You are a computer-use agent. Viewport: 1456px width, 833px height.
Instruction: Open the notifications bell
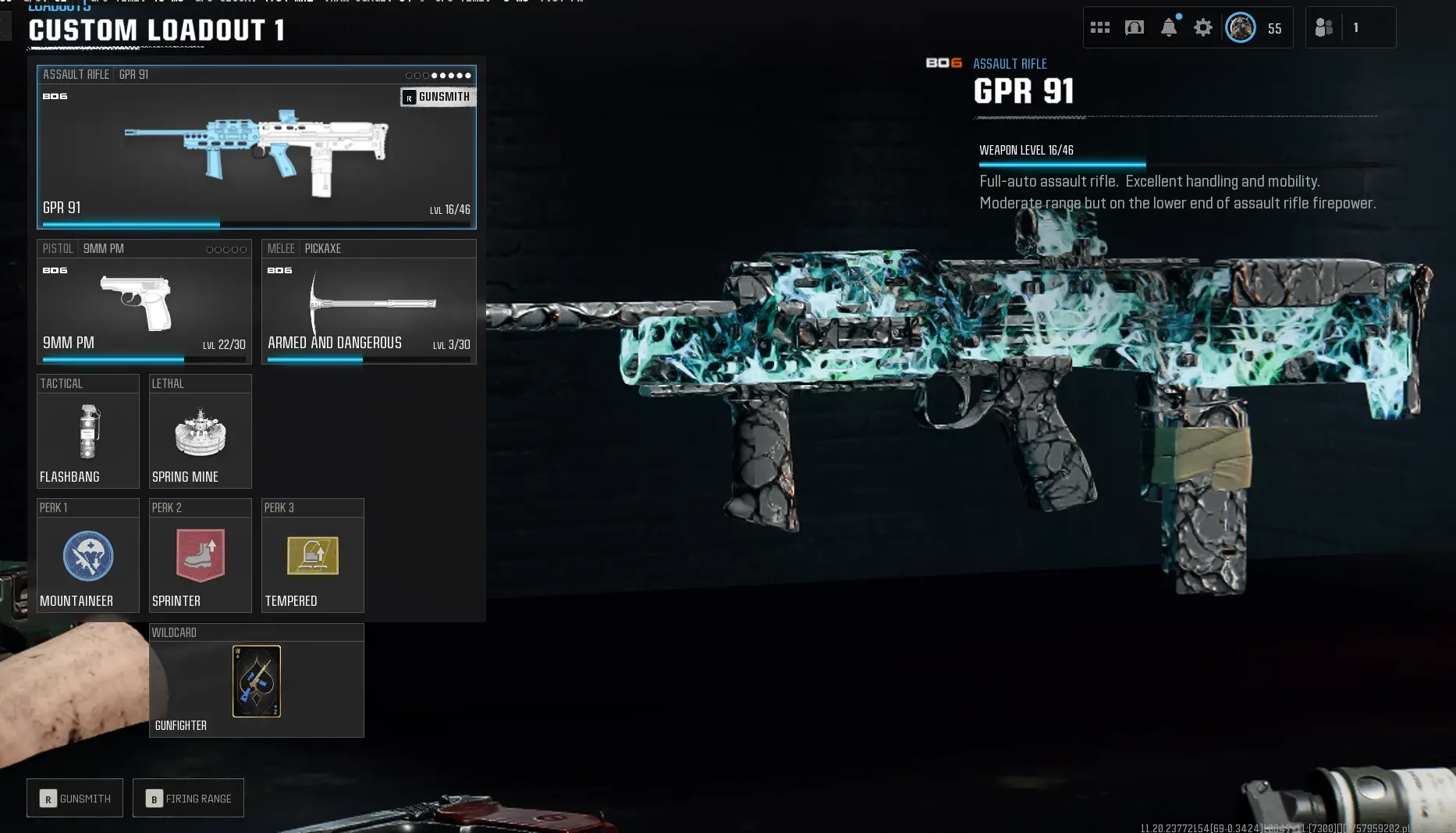pyautogui.click(x=1169, y=28)
